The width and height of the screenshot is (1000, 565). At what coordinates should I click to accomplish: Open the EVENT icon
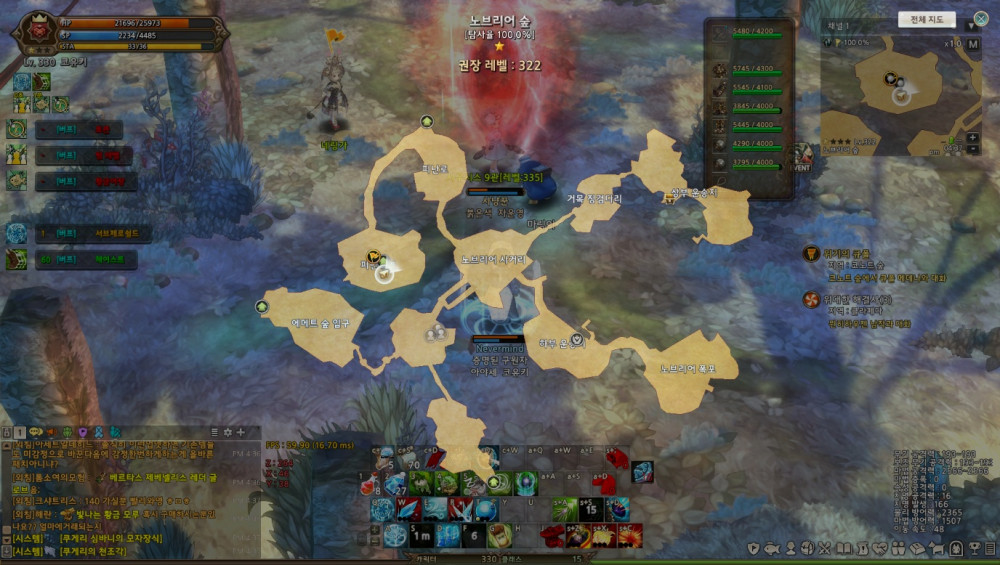(x=800, y=158)
